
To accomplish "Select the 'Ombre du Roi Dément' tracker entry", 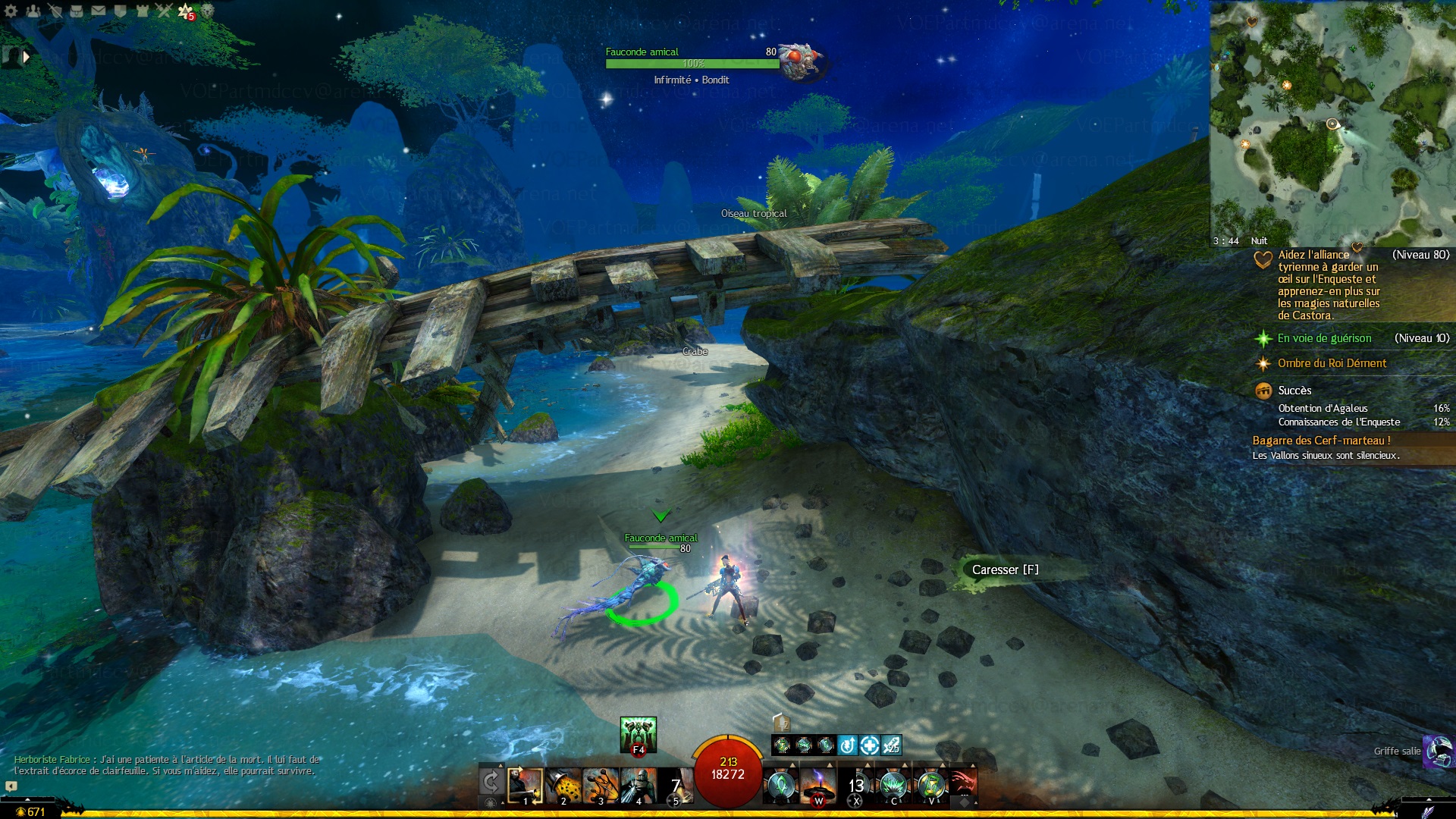I will [1332, 363].
